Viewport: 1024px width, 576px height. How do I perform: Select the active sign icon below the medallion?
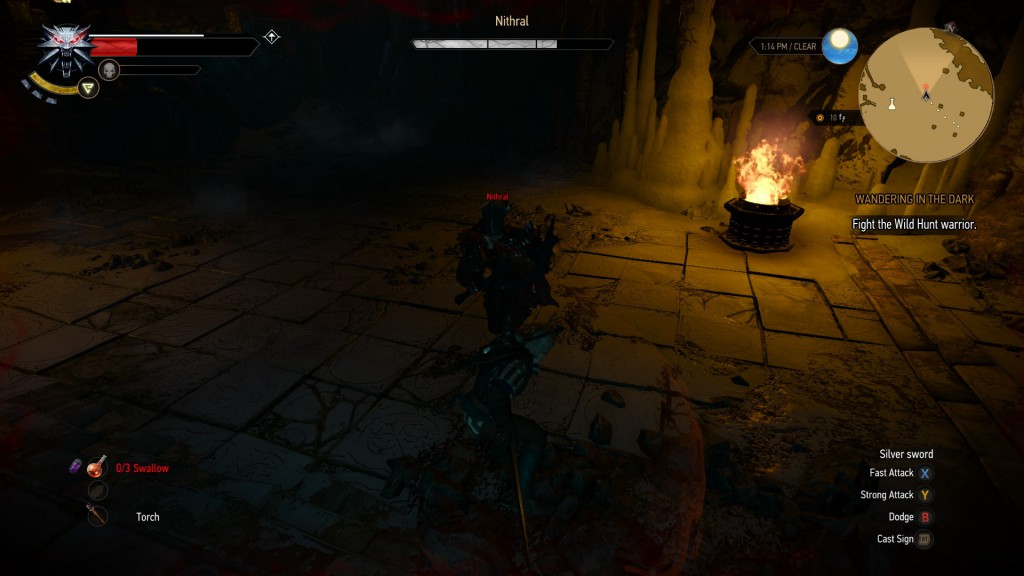[x=89, y=88]
